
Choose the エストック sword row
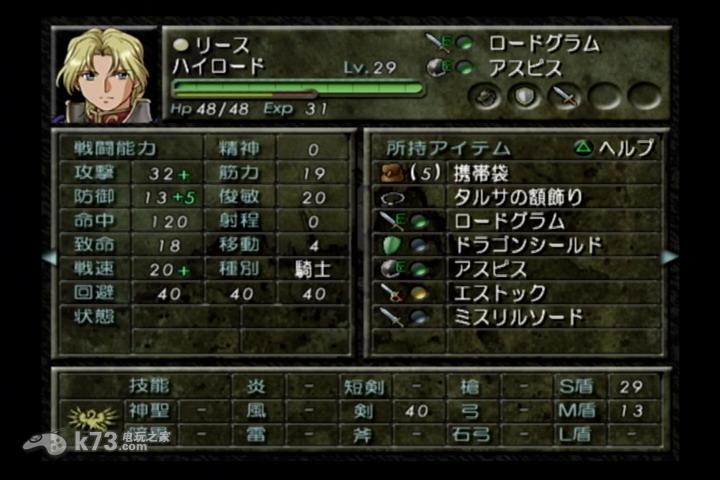pos(515,293)
